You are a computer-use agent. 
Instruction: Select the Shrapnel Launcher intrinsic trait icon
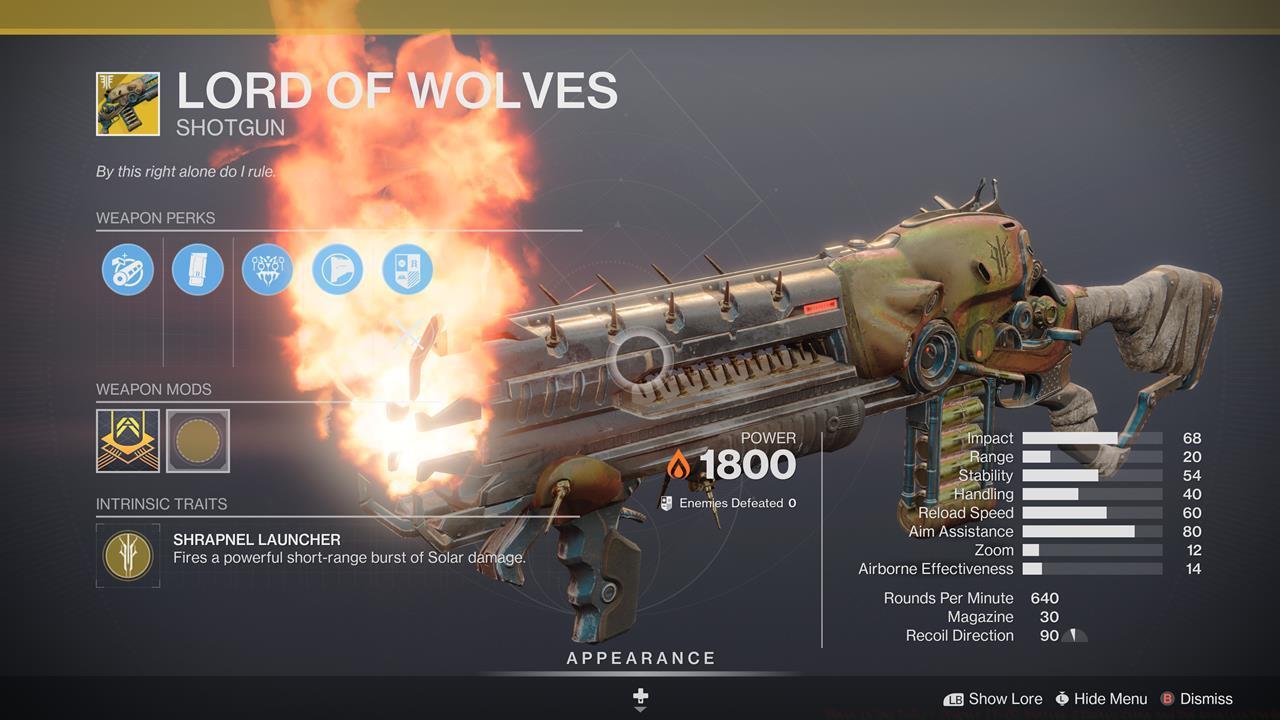(127, 554)
